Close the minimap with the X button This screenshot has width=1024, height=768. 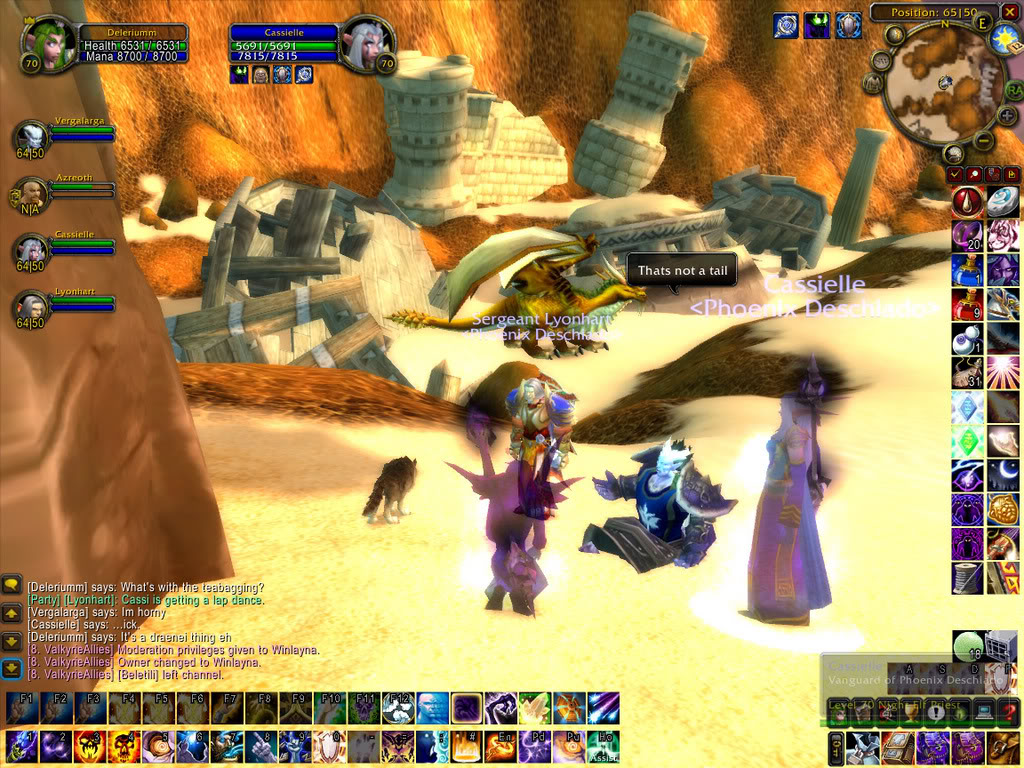tap(1011, 13)
